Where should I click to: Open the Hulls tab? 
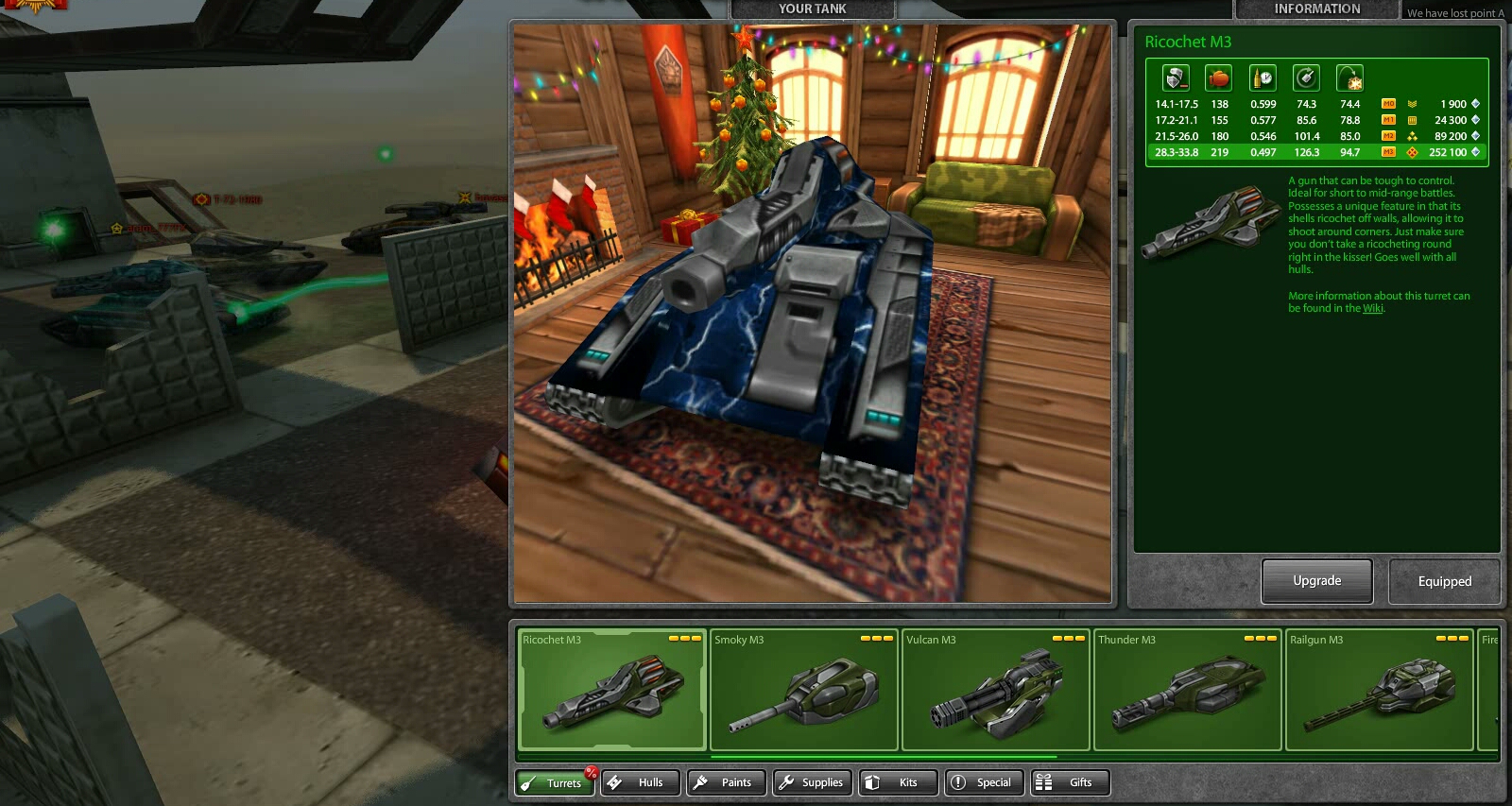coord(640,782)
